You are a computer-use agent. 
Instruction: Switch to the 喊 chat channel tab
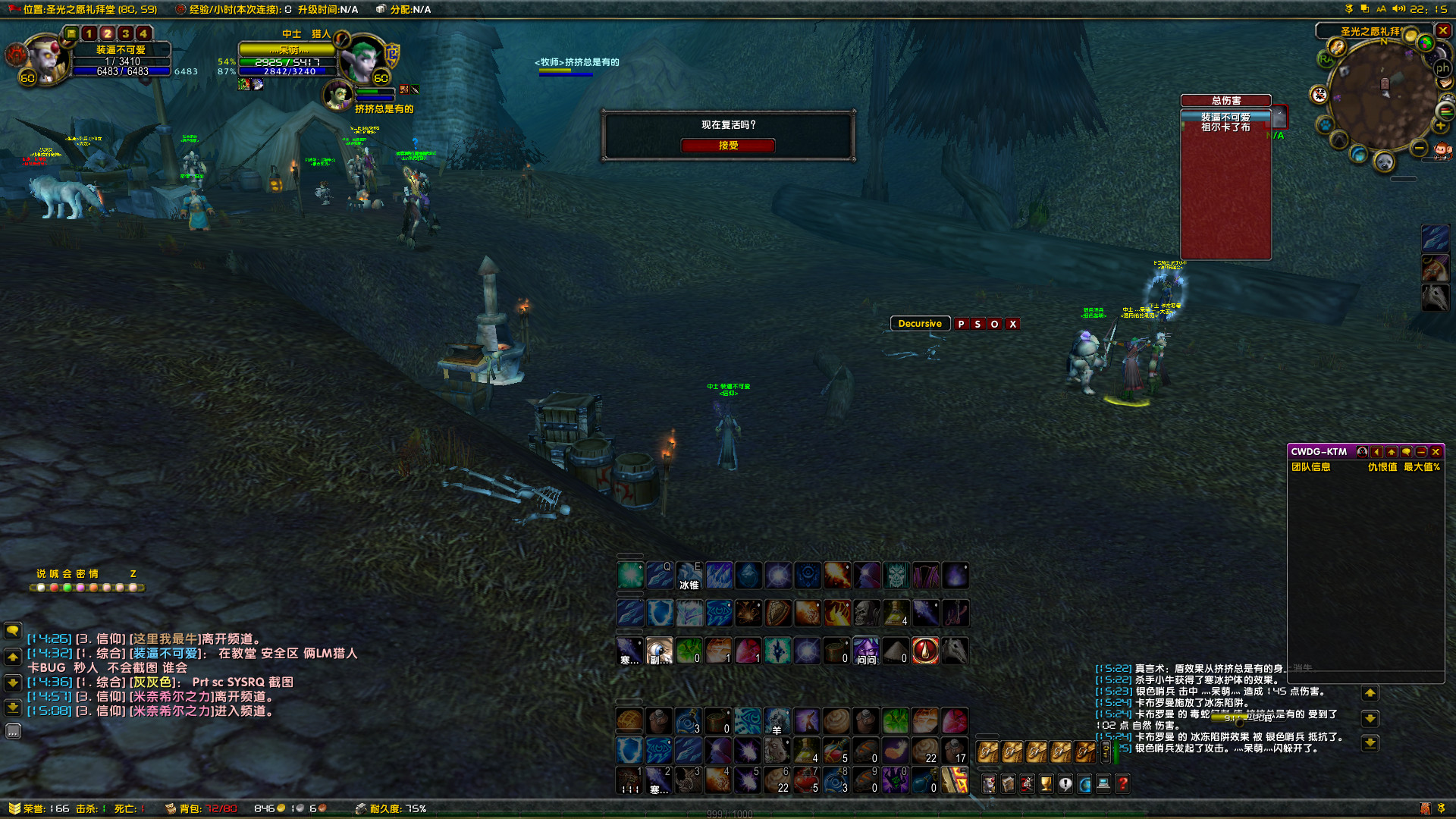click(x=55, y=573)
